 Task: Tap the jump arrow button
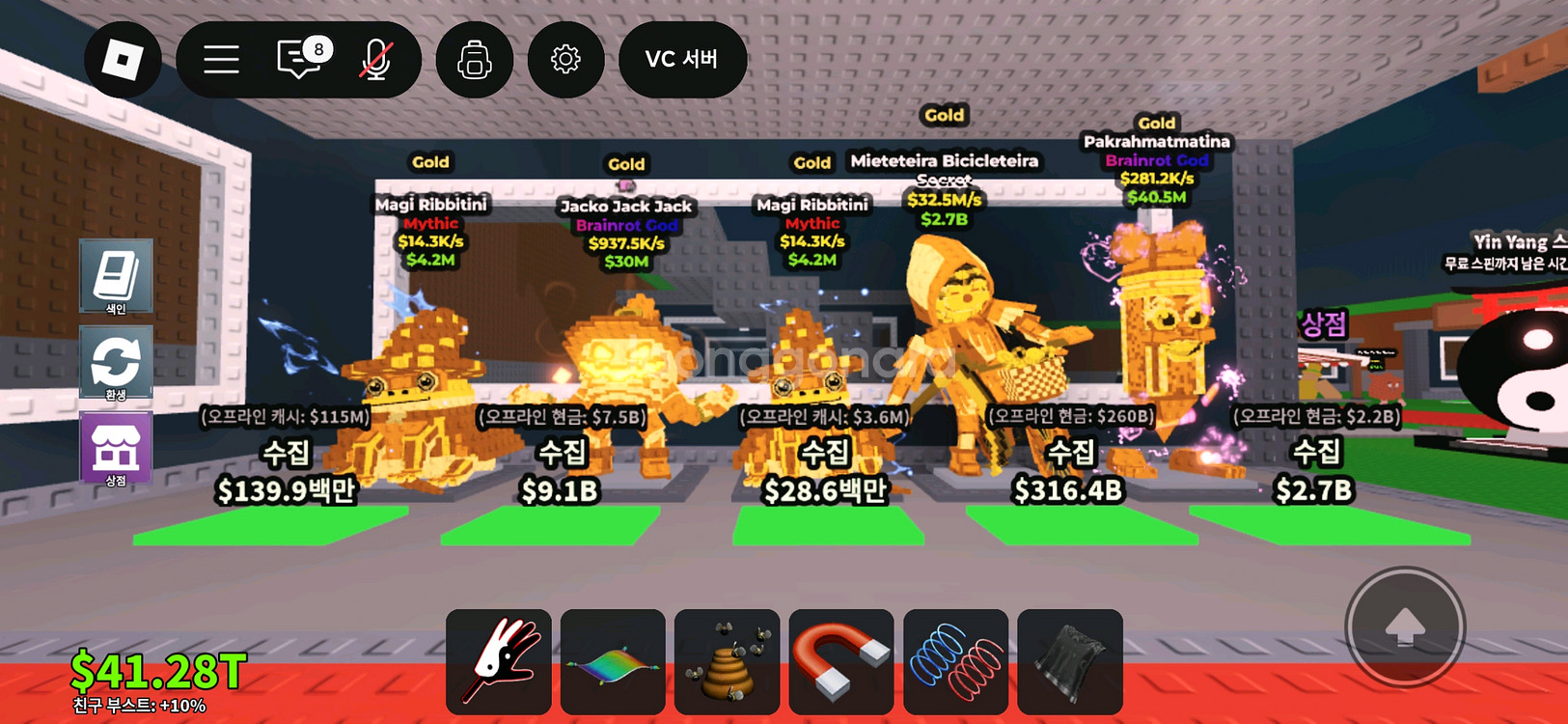[1405, 627]
